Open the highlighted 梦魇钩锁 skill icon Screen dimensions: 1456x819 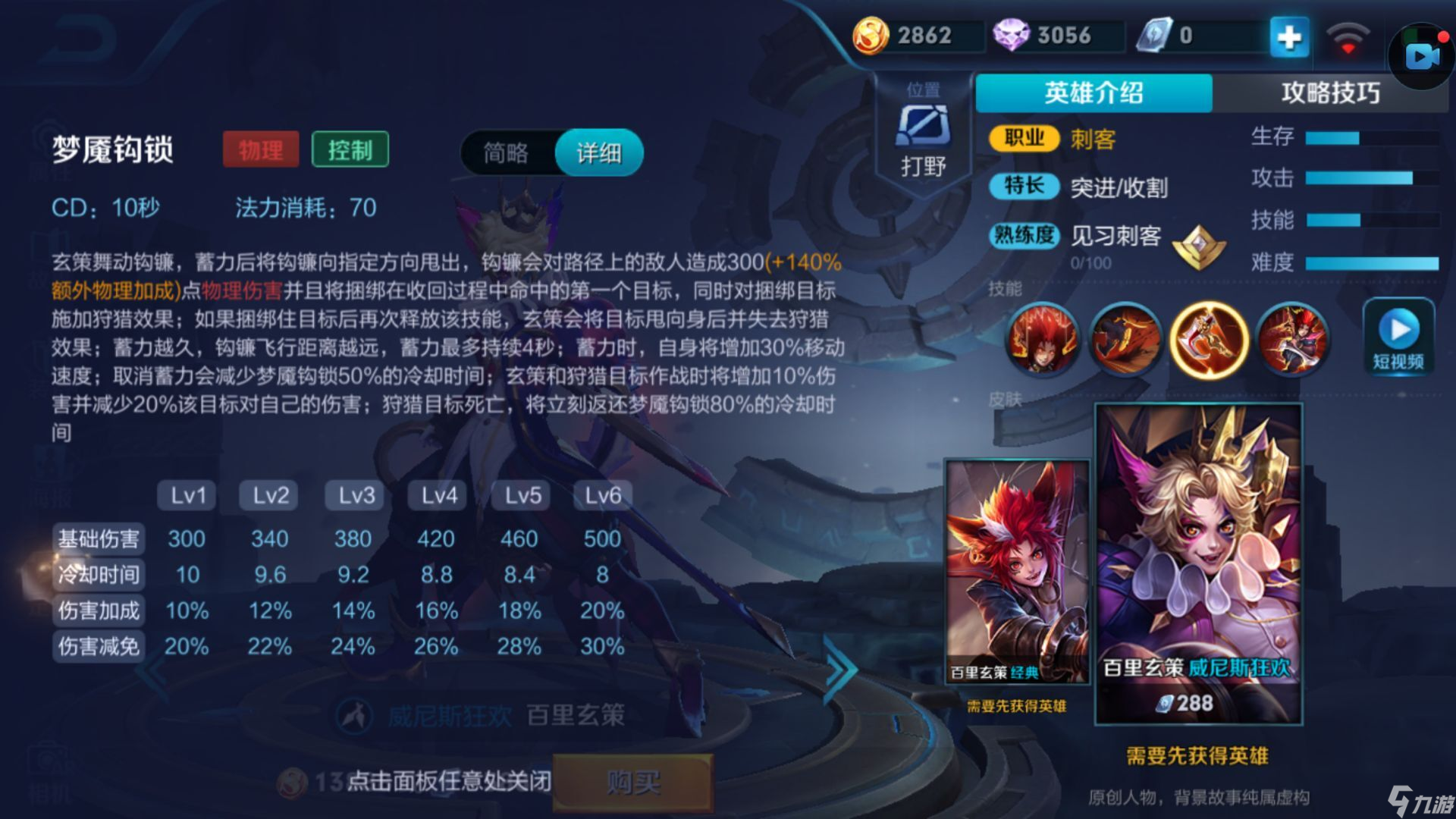click(1209, 340)
